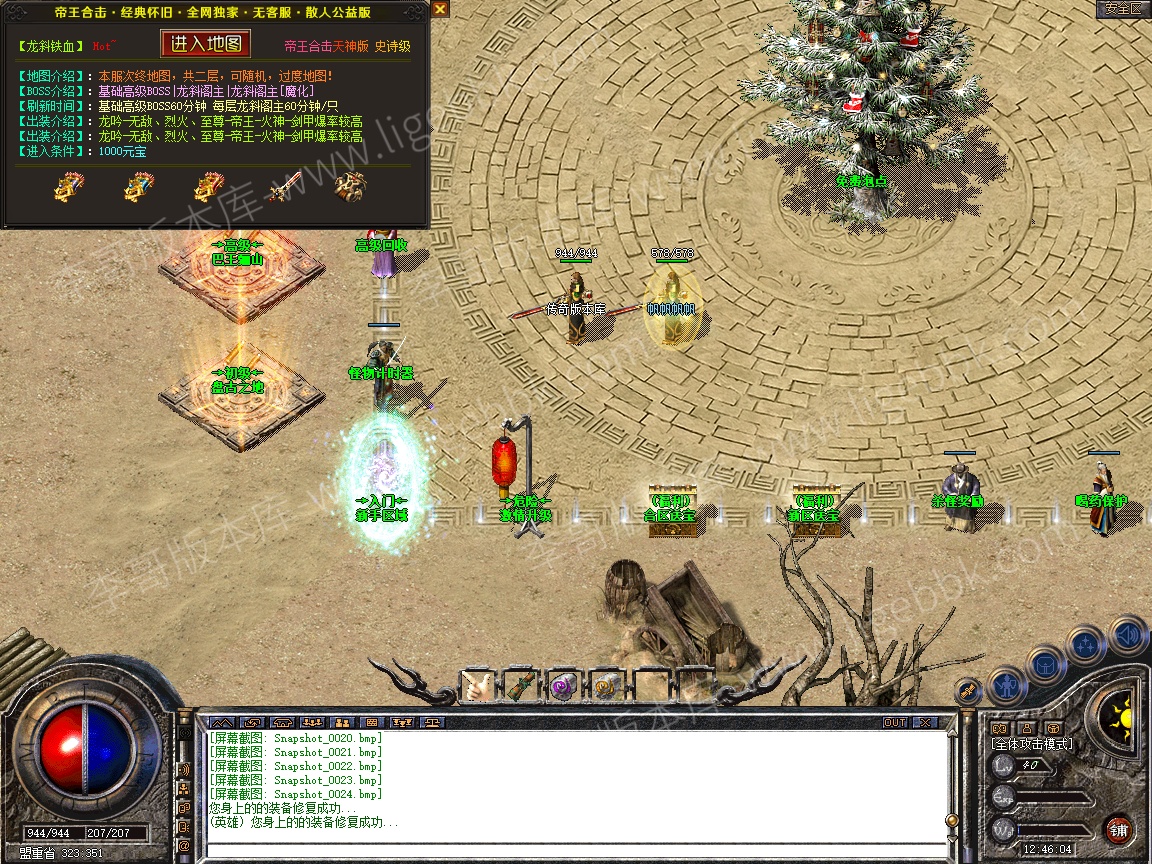Use the orange swirl stone in the belt
Viewport: 1152px width, 864px height.
606,686
